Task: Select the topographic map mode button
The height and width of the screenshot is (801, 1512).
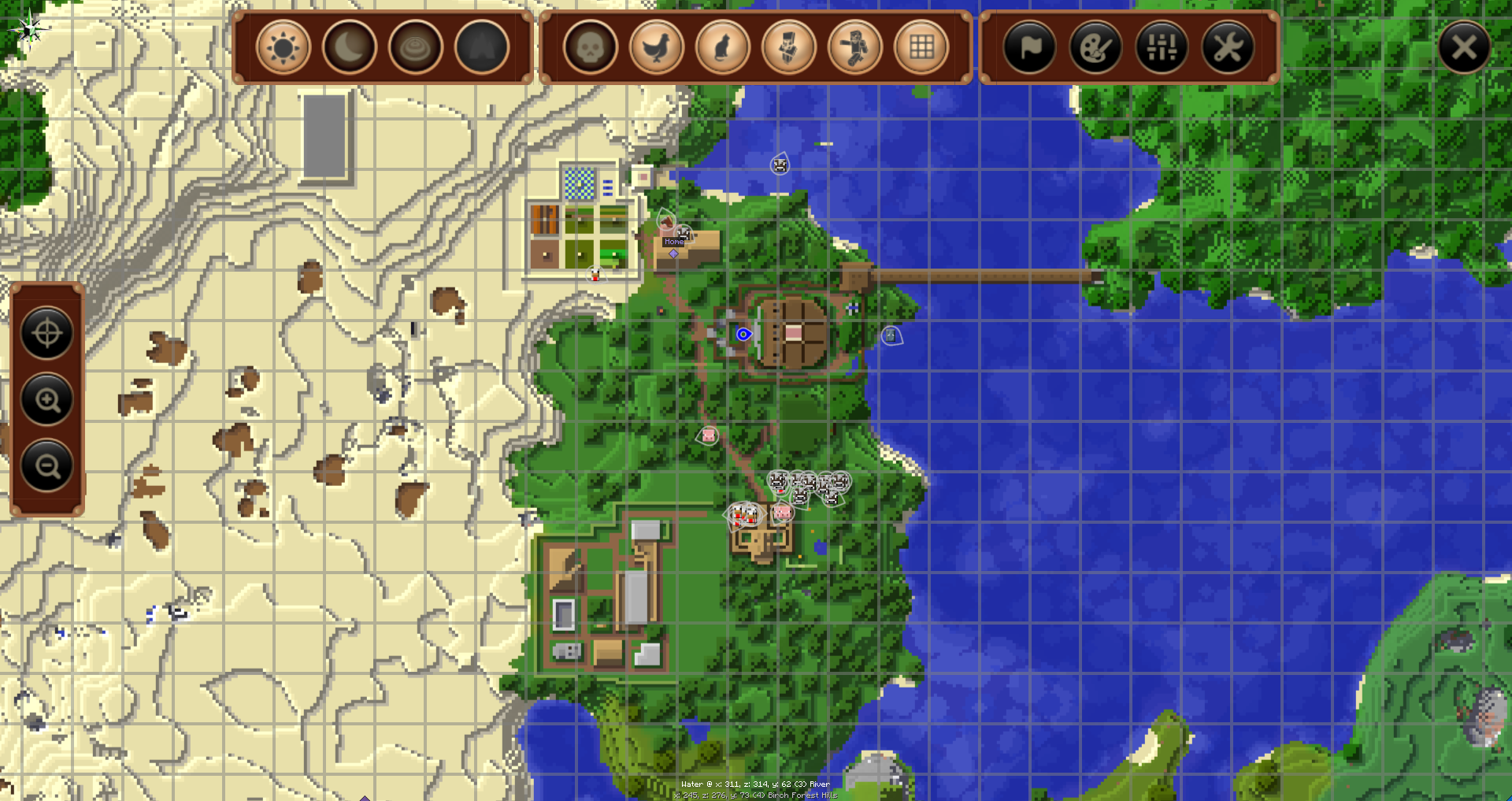Action: (416, 48)
